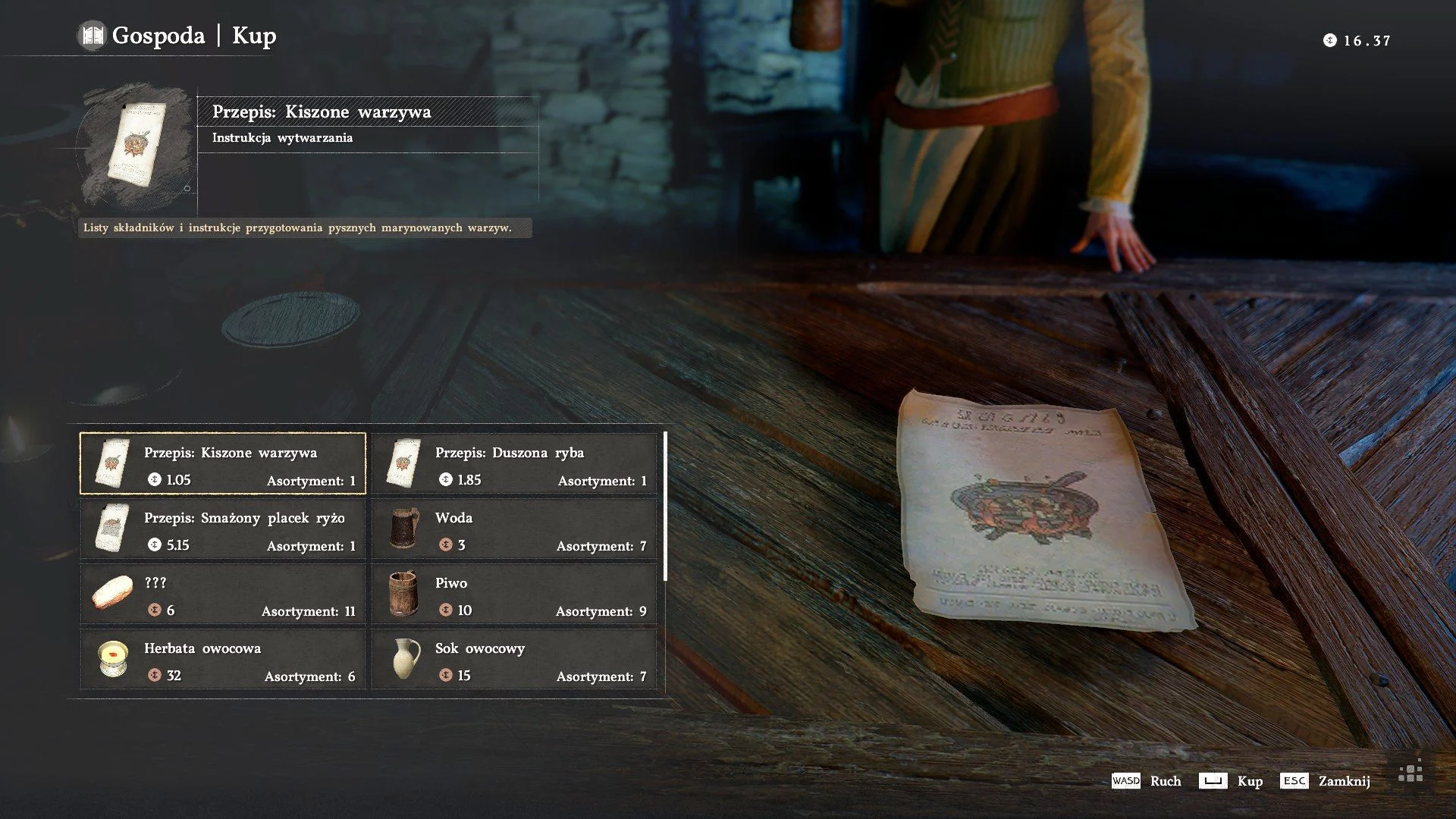Pick the Herbata owocowa item
Screen dimensions: 1456x819
pyautogui.click(x=223, y=659)
